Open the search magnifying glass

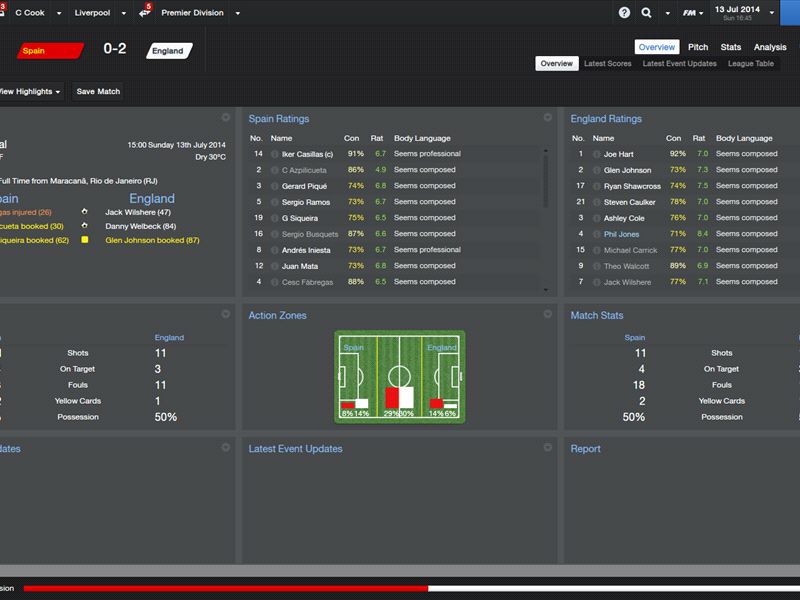tap(647, 13)
